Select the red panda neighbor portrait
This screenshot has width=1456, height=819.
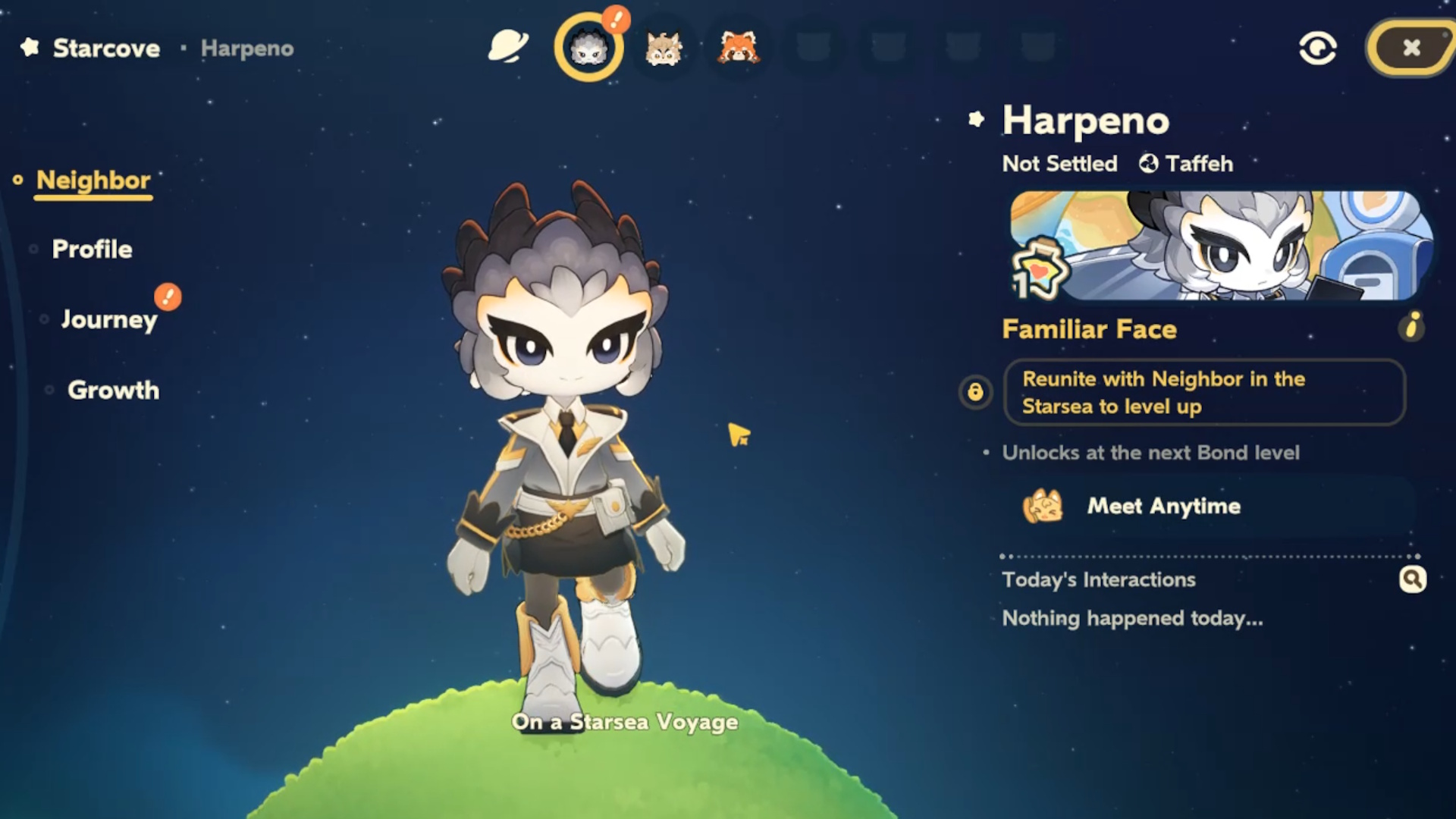click(736, 47)
